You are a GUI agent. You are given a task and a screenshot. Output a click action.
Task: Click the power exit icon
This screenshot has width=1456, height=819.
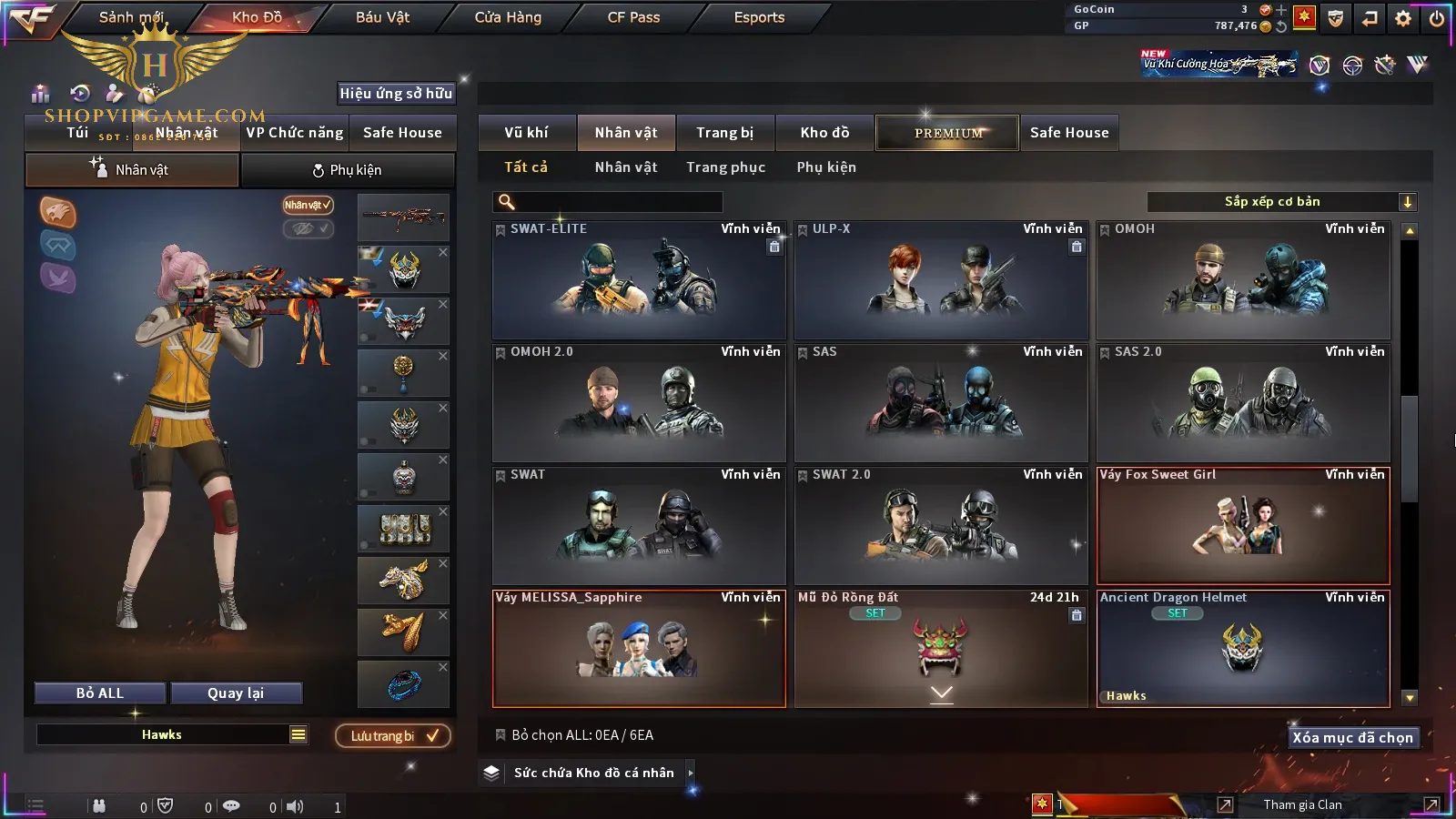tap(1437, 18)
